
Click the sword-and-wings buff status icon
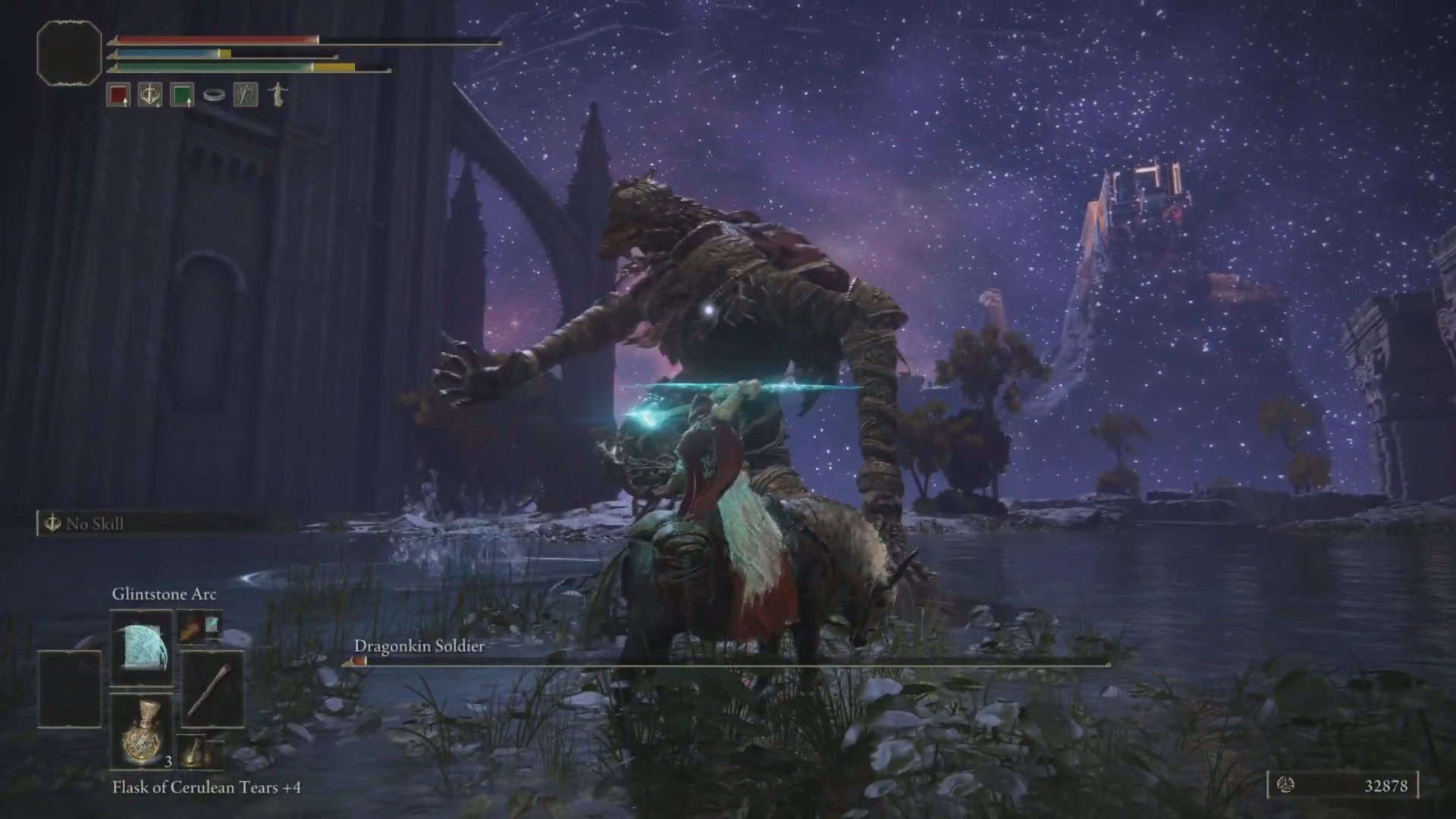click(149, 95)
